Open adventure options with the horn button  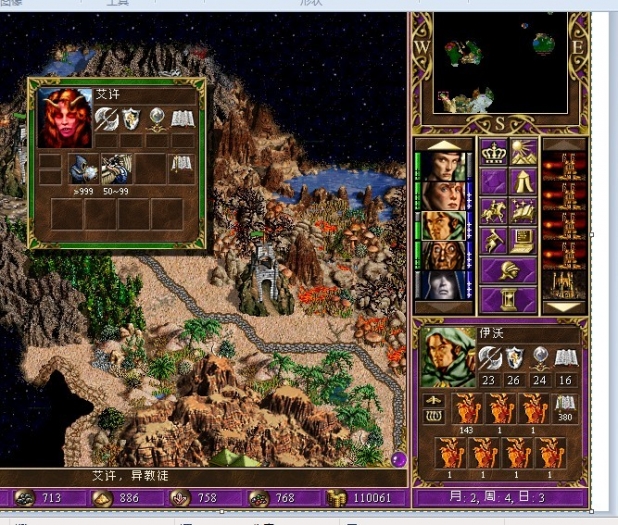pyautogui.click(x=495, y=240)
